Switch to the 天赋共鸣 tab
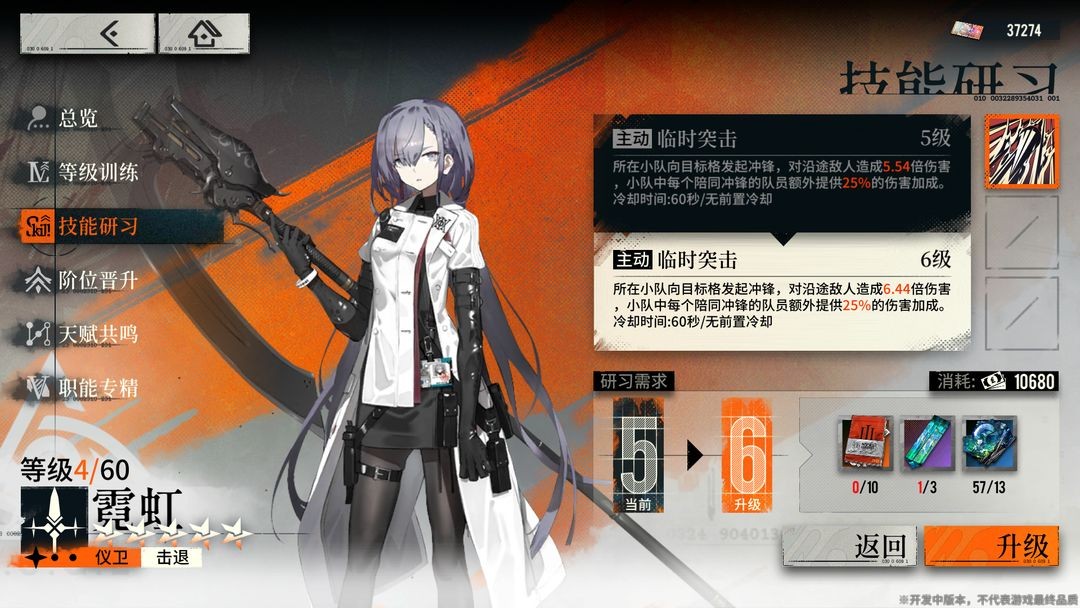 click(x=96, y=335)
